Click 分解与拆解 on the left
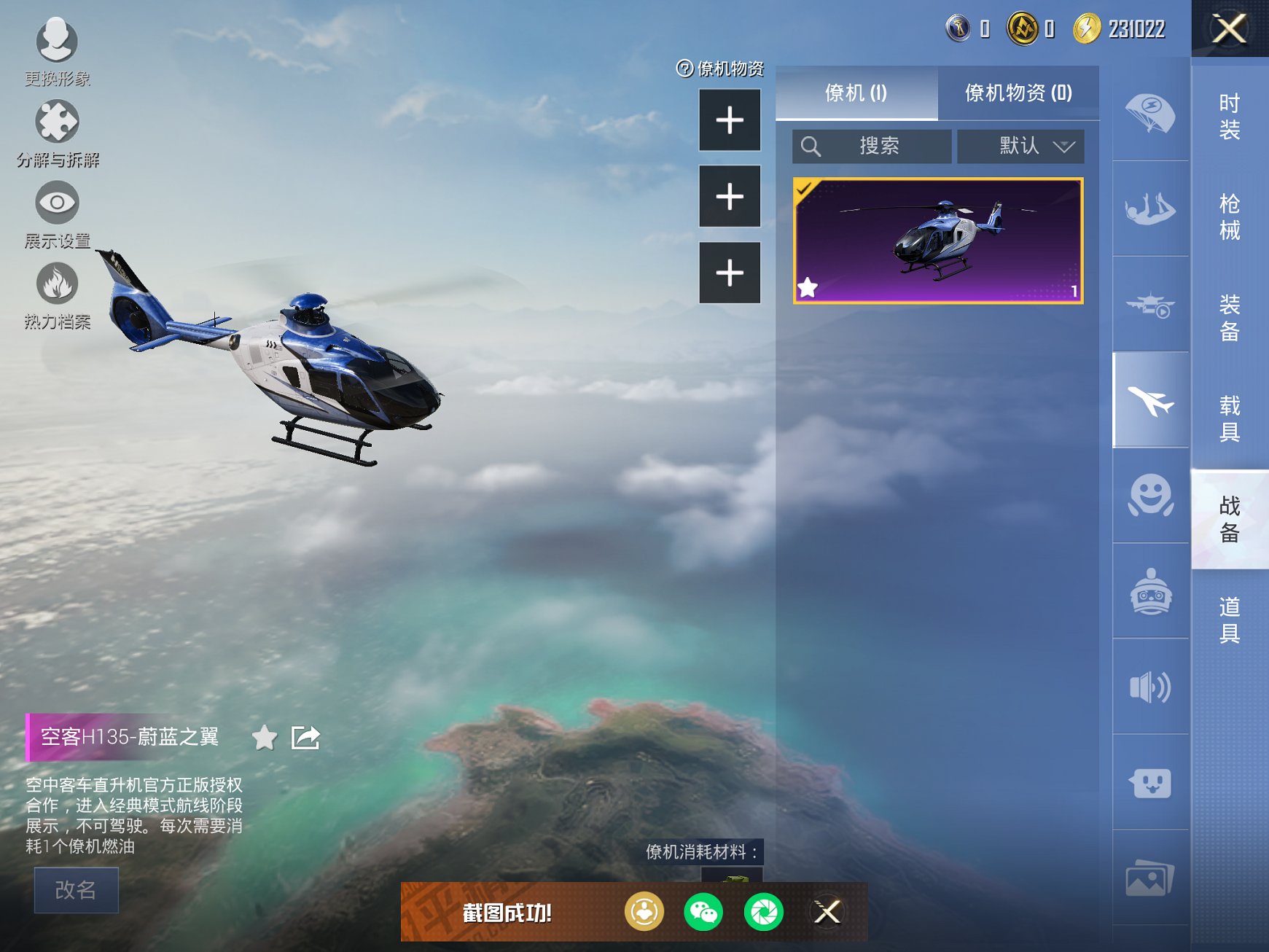Screen dimensions: 1269x952 57,125
